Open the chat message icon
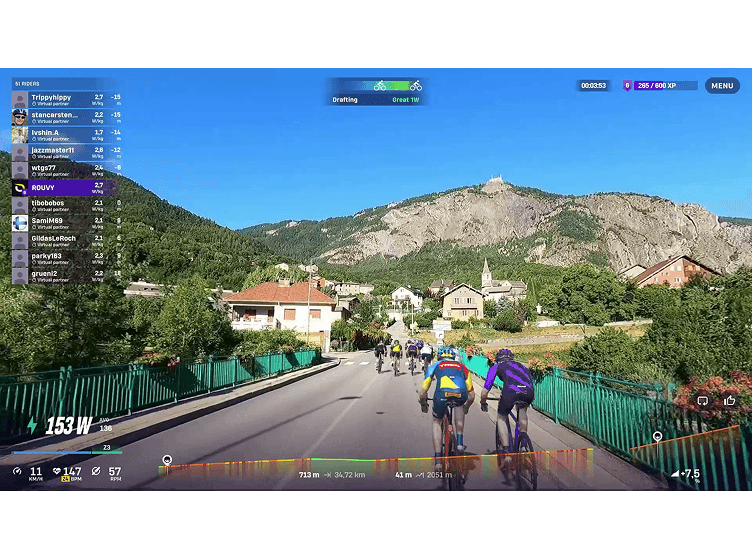752x560 pixels. pos(703,400)
